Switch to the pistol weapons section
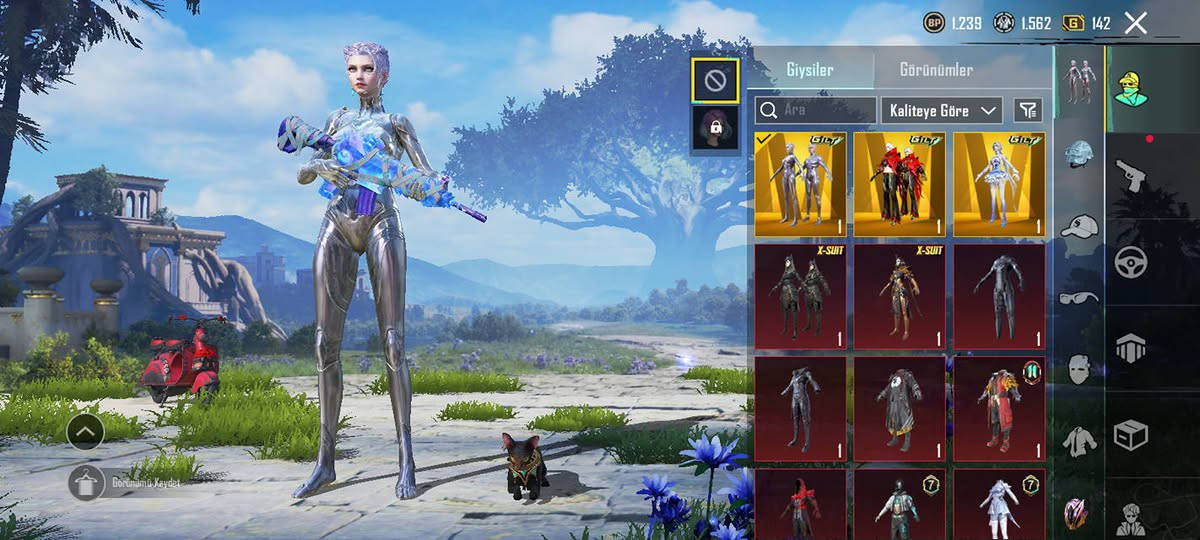This screenshot has height=540, width=1200. pyautogui.click(x=1131, y=176)
